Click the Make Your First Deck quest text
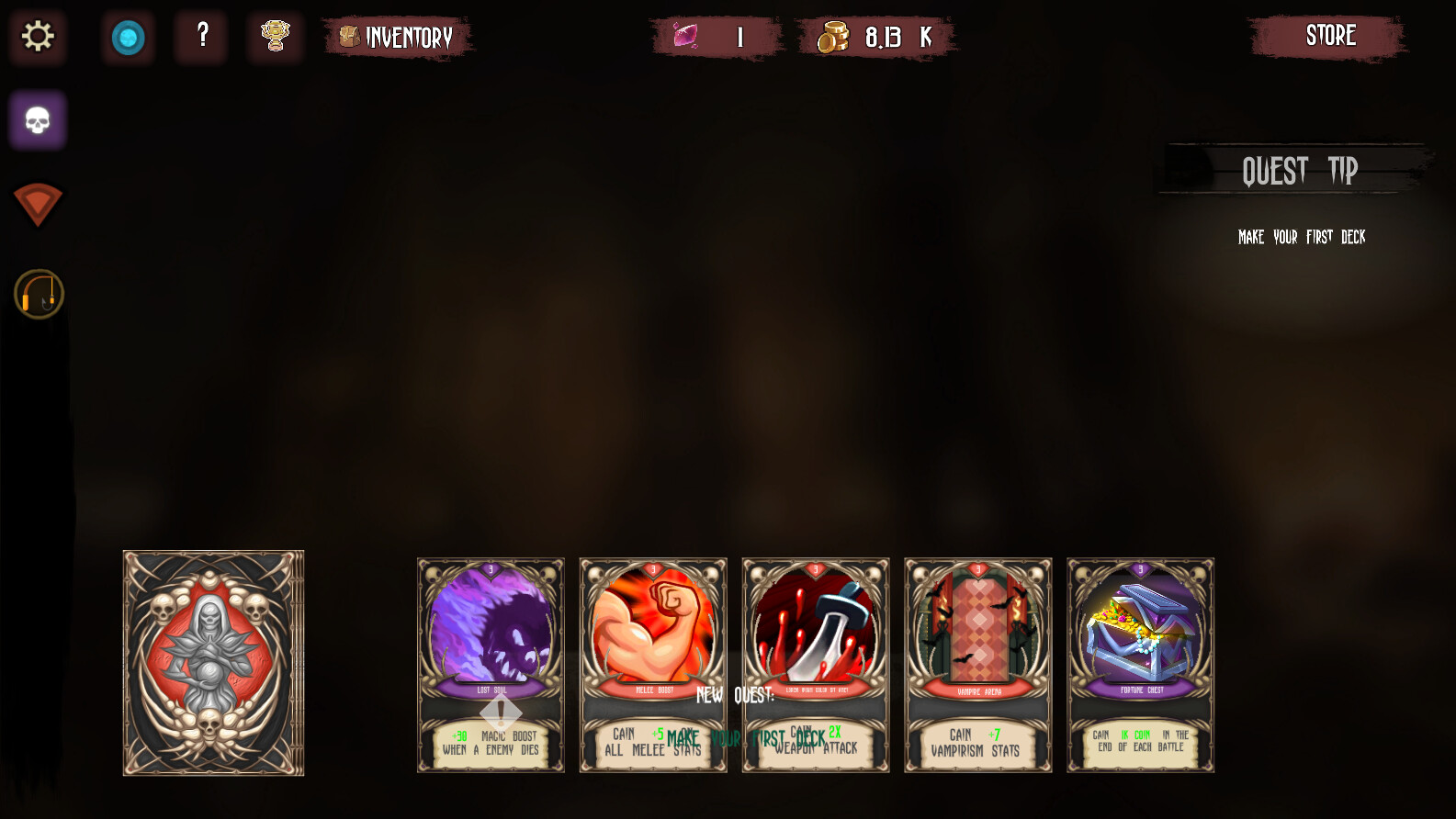The height and width of the screenshot is (819, 1456). [x=1301, y=237]
